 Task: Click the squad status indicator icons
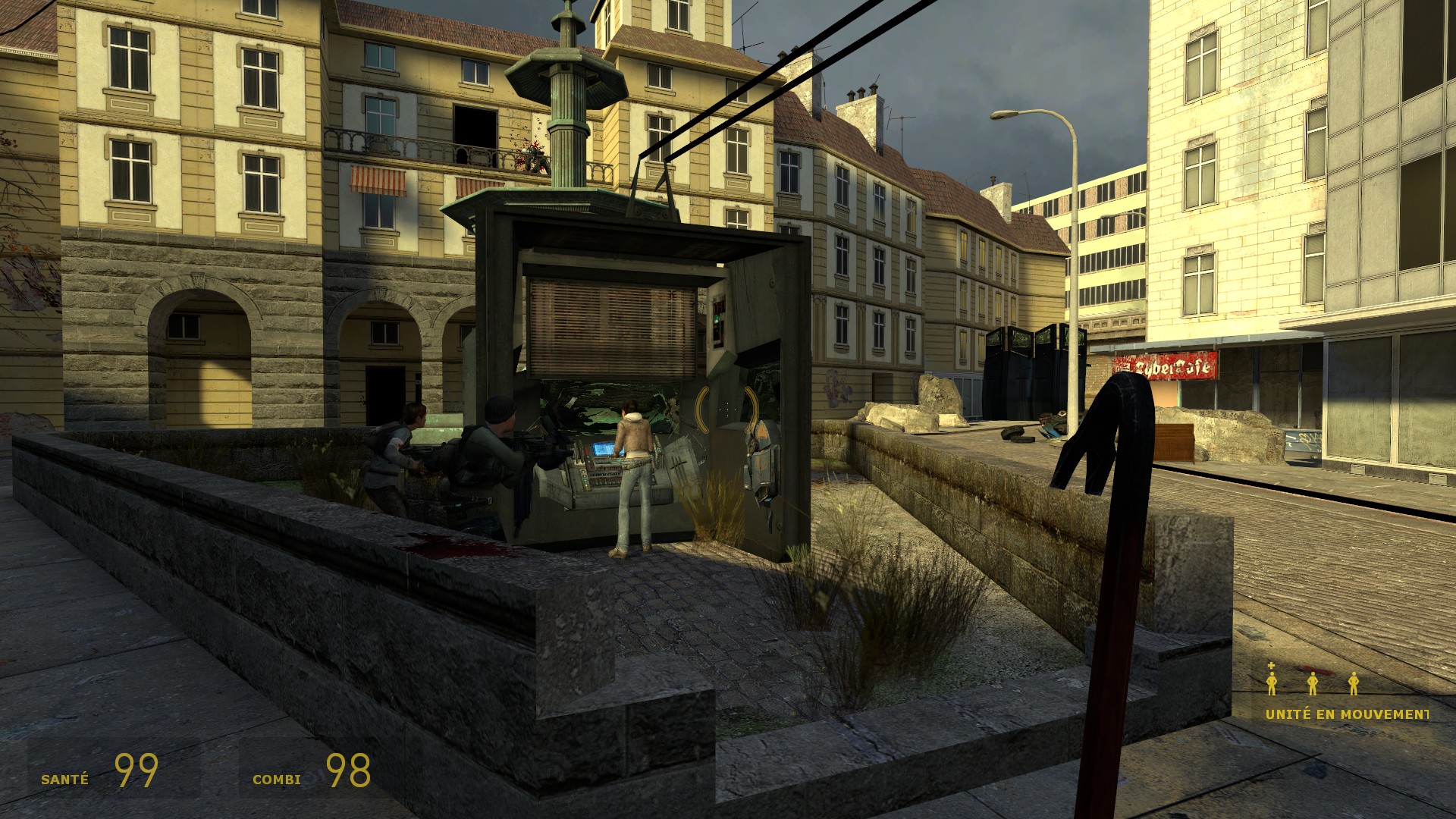[x=1312, y=682]
